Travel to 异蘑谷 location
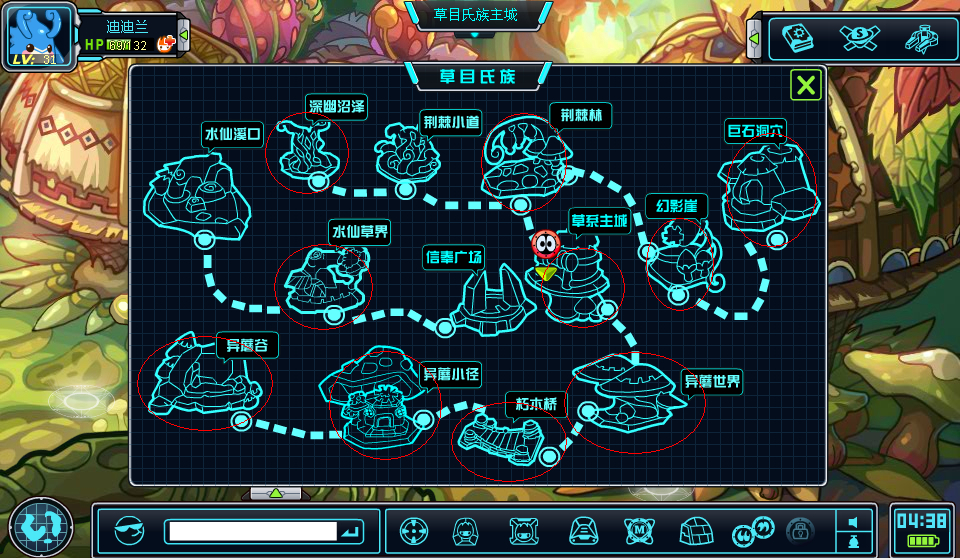This screenshot has width=960, height=560. tap(205, 380)
